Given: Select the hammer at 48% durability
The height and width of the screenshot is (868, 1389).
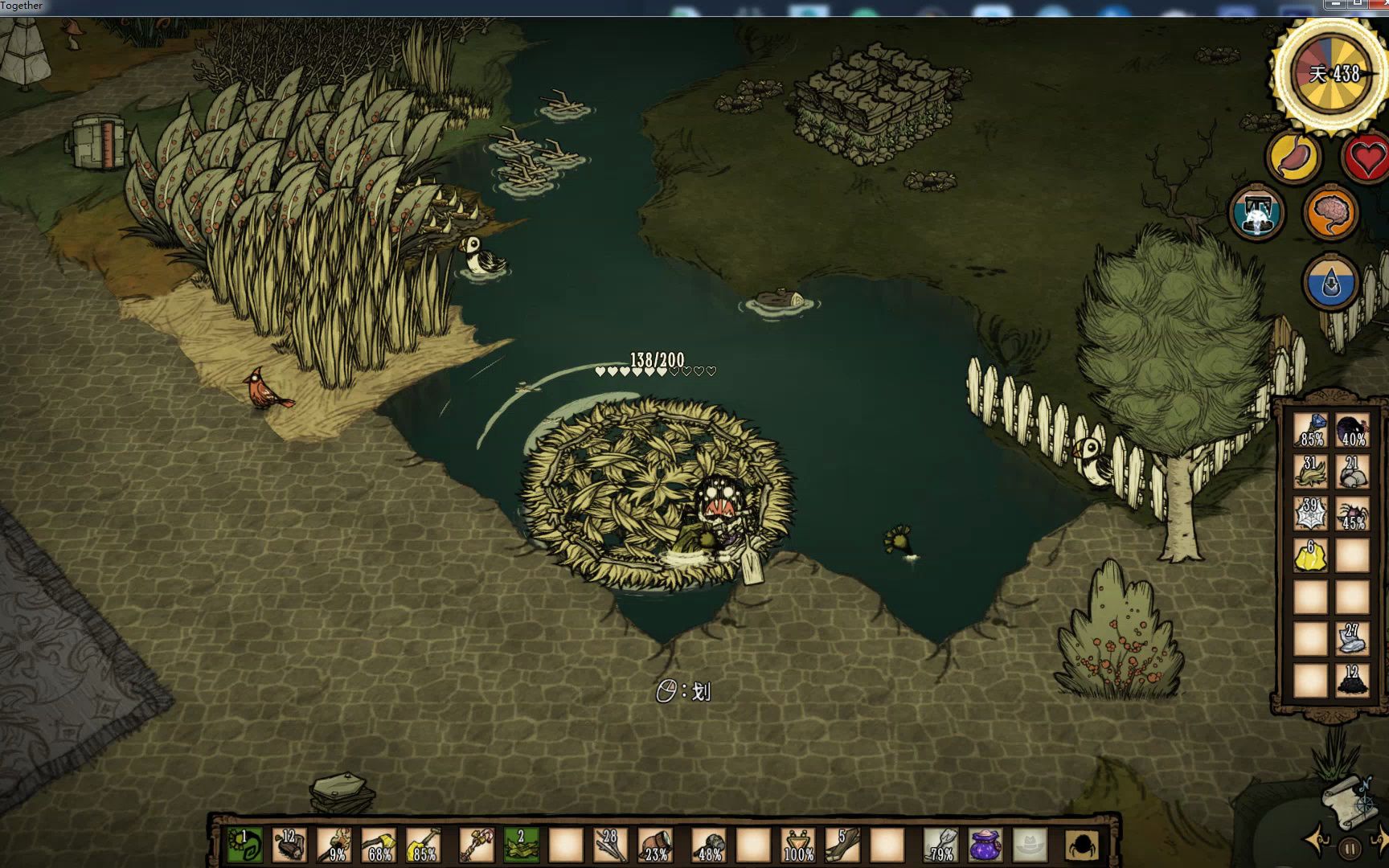Looking at the screenshot, I should [709, 845].
